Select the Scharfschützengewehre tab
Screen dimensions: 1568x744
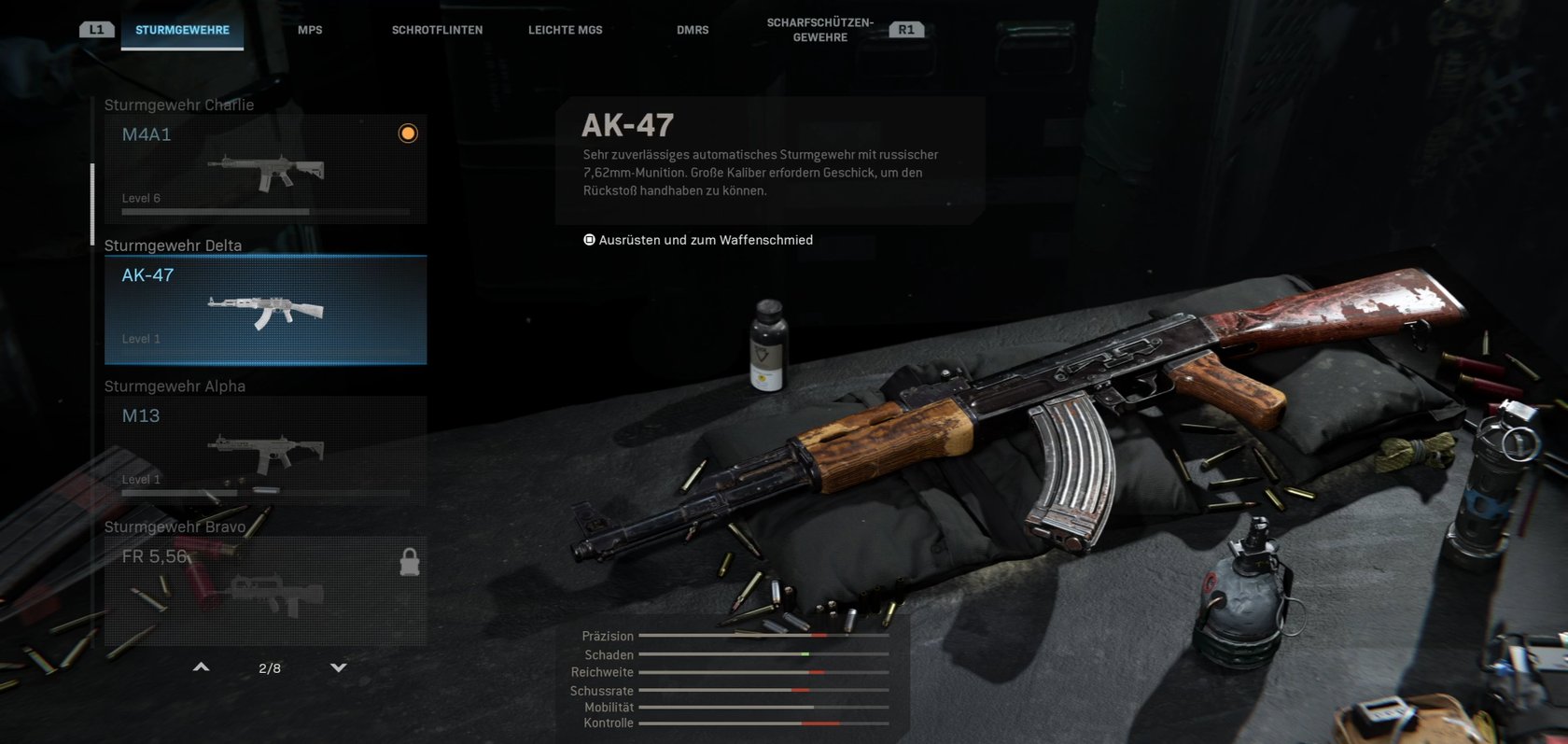[x=819, y=30]
